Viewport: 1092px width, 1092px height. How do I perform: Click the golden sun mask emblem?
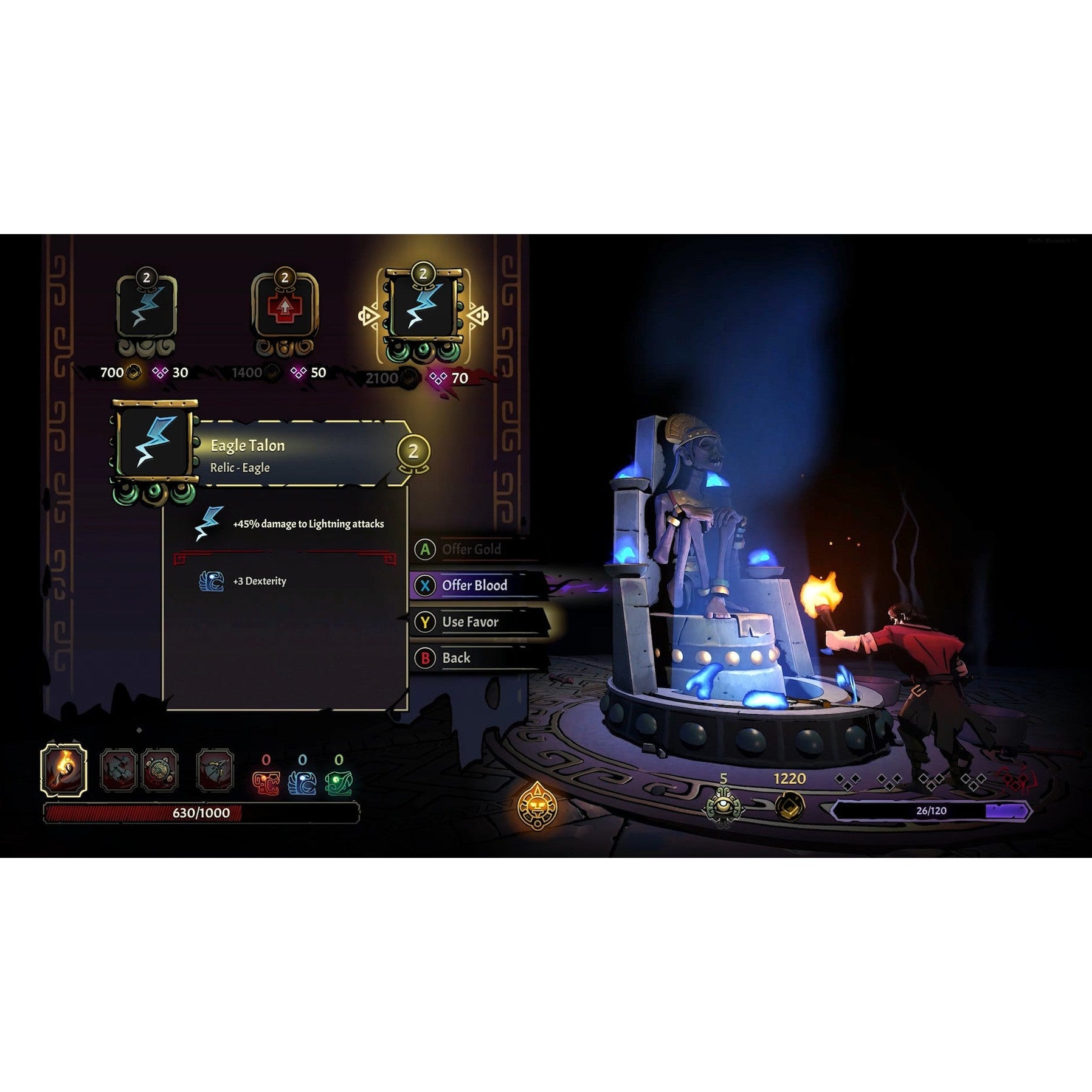point(537,806)
